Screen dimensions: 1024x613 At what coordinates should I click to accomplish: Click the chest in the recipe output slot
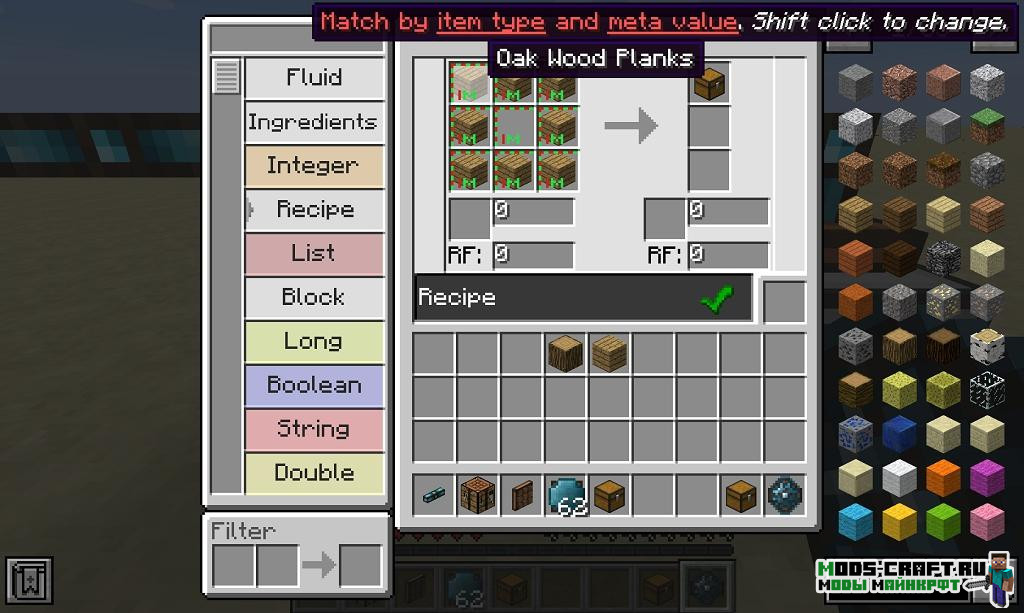point(709,84)
